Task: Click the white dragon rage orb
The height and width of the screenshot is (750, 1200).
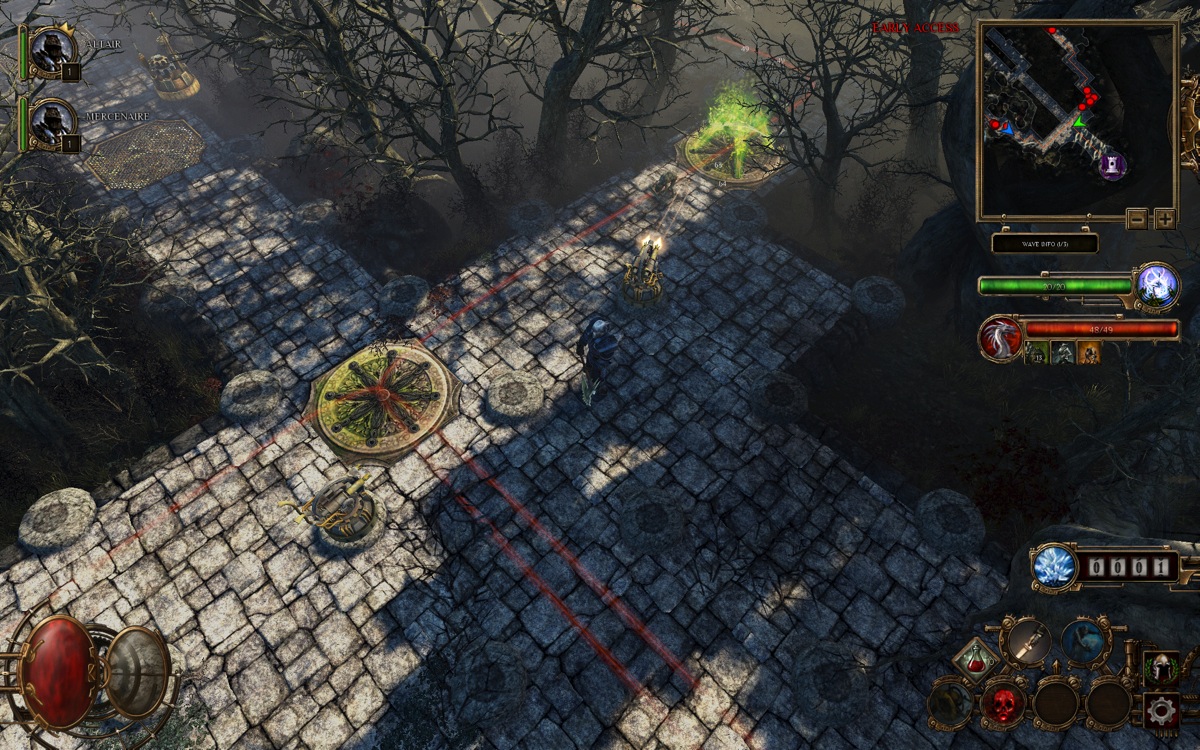Action: [1001, 338]
